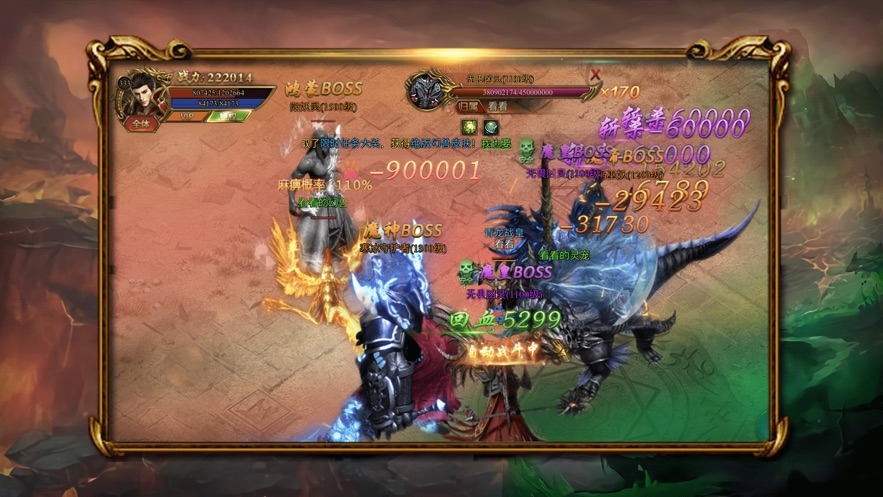Toggle the 自动战斗中 auto-battle indicator

coord(503,352)
